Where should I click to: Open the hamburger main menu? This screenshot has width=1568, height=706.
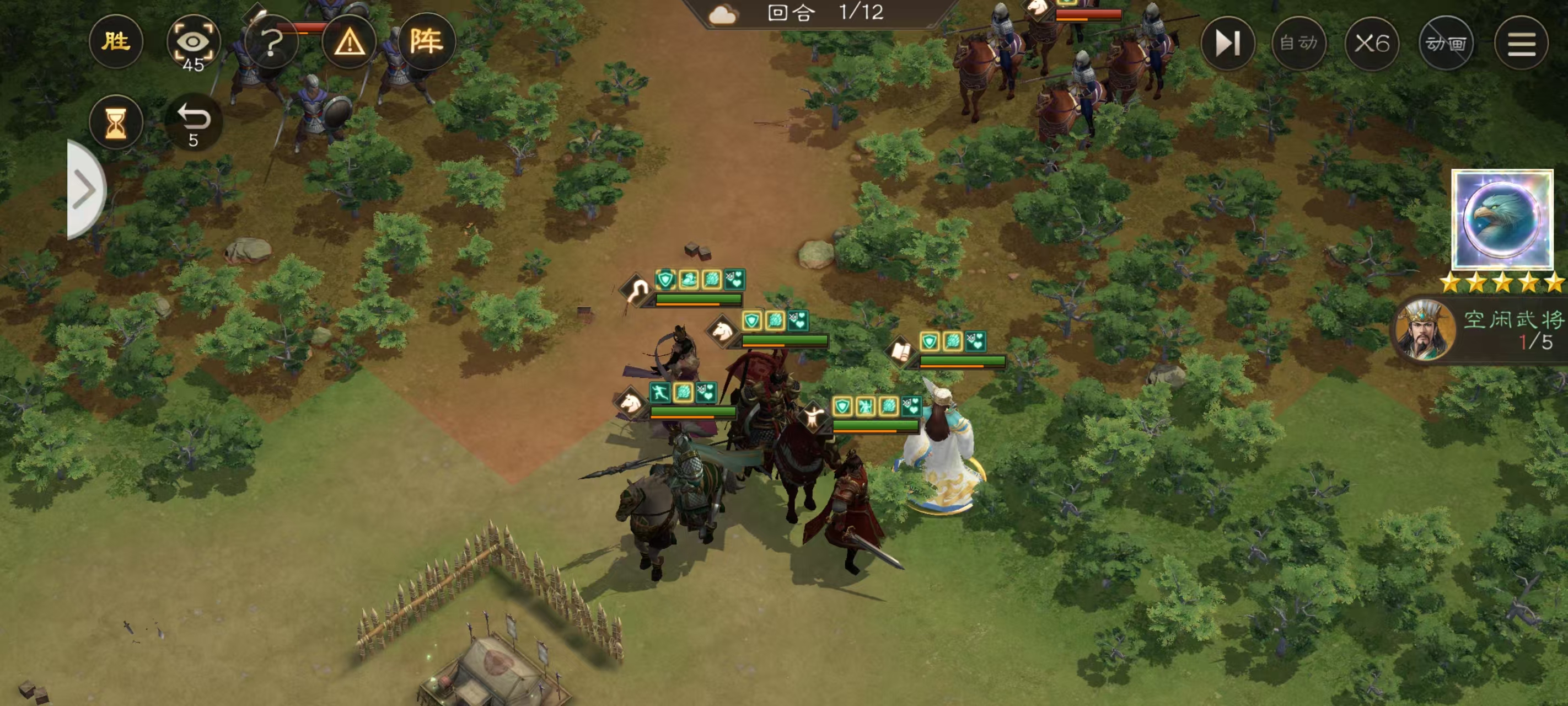(1521, 43)
